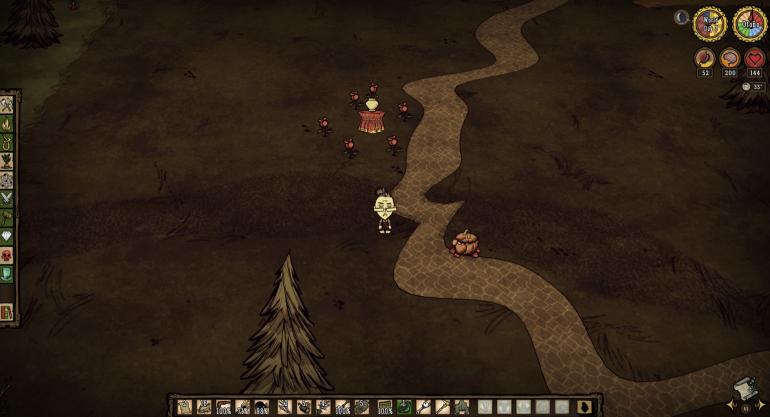Open the map using the scroll icon
This screenshot has height=417, width=770.
coord(744,390)
